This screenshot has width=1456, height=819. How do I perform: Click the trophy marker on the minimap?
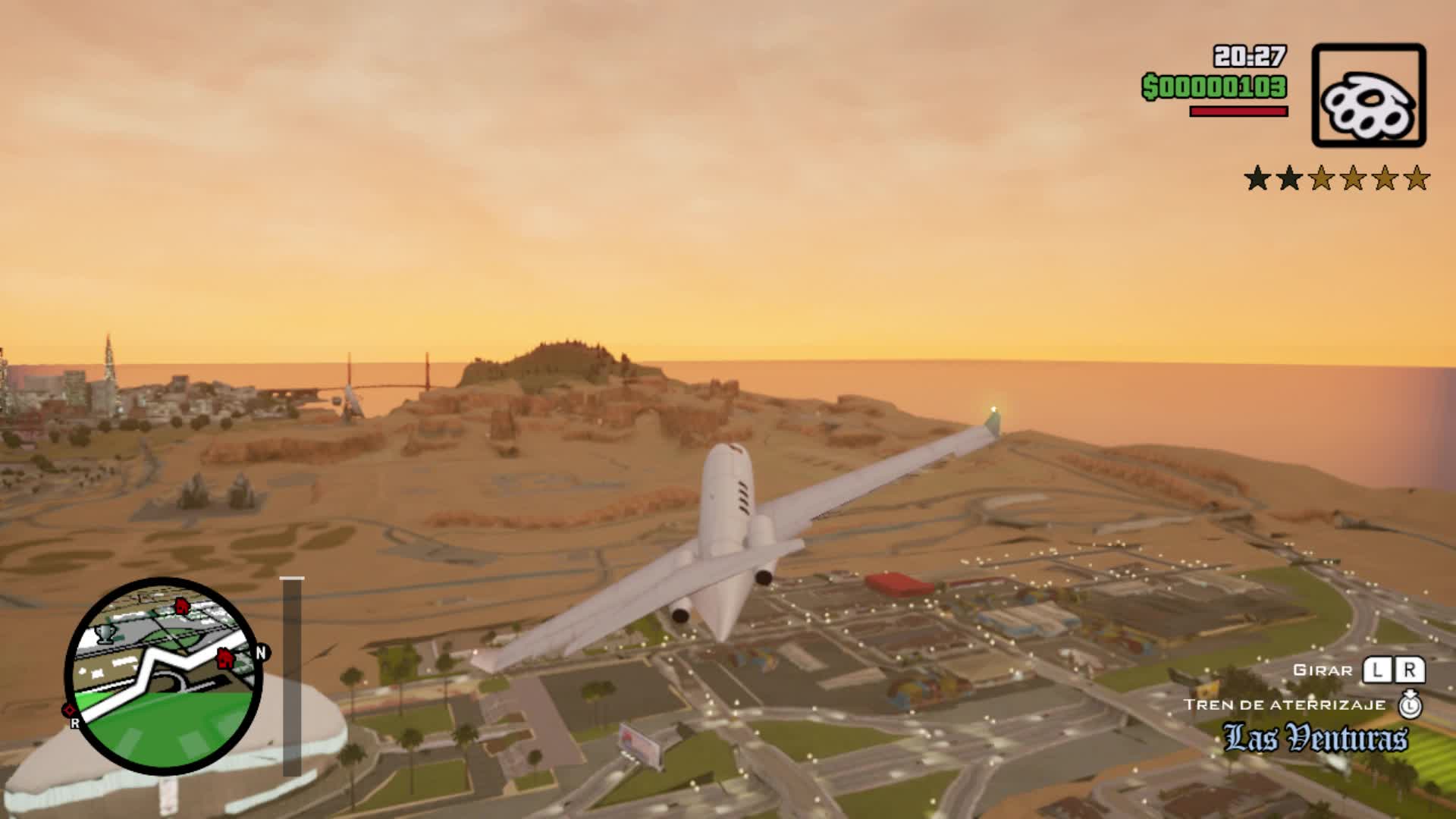coord(106,633)
